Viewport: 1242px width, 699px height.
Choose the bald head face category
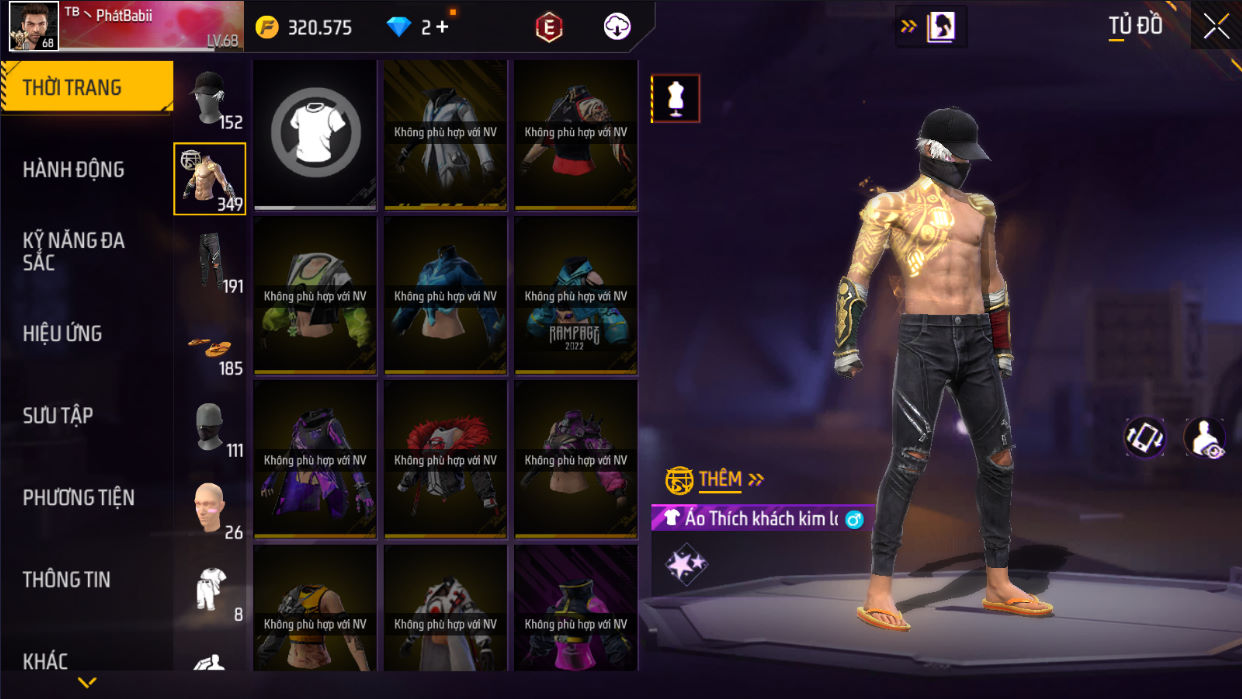pyautogui.click(x=210, y=508)
